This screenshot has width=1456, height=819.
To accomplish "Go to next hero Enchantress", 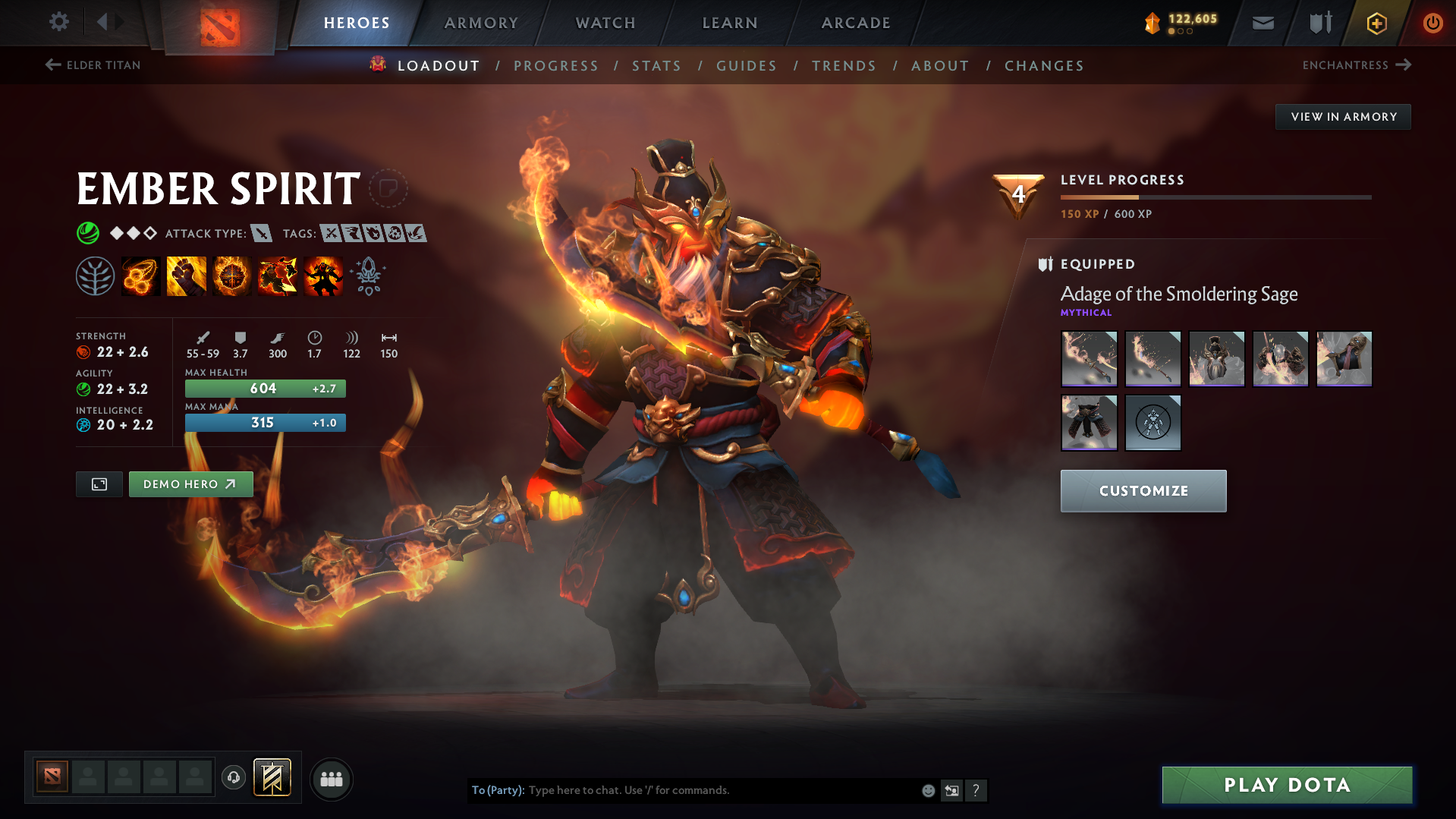I will (x=1357, y=65).
